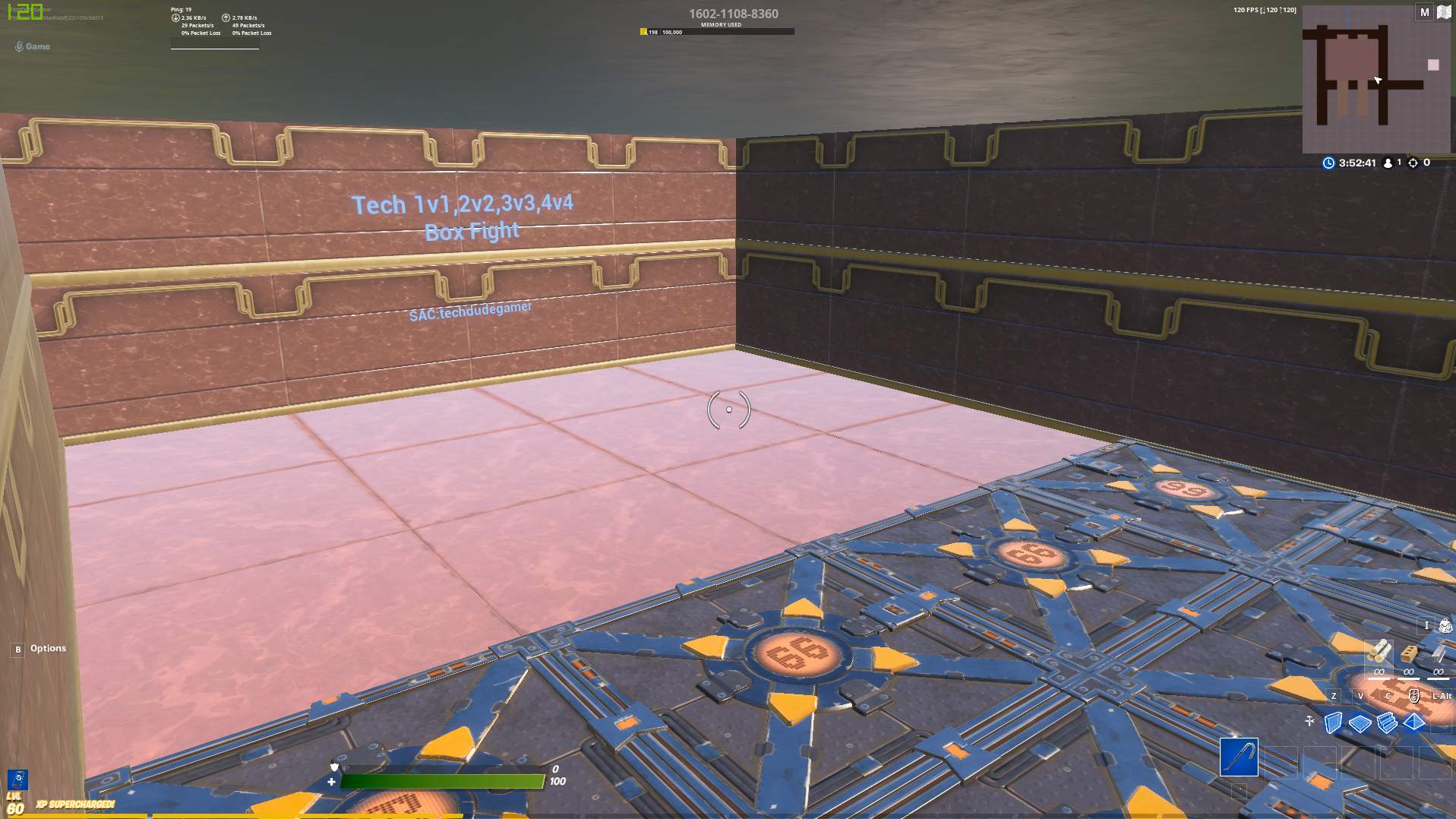
Task: Select the wood material resource icon
Action: click(x=1379, y=651)
